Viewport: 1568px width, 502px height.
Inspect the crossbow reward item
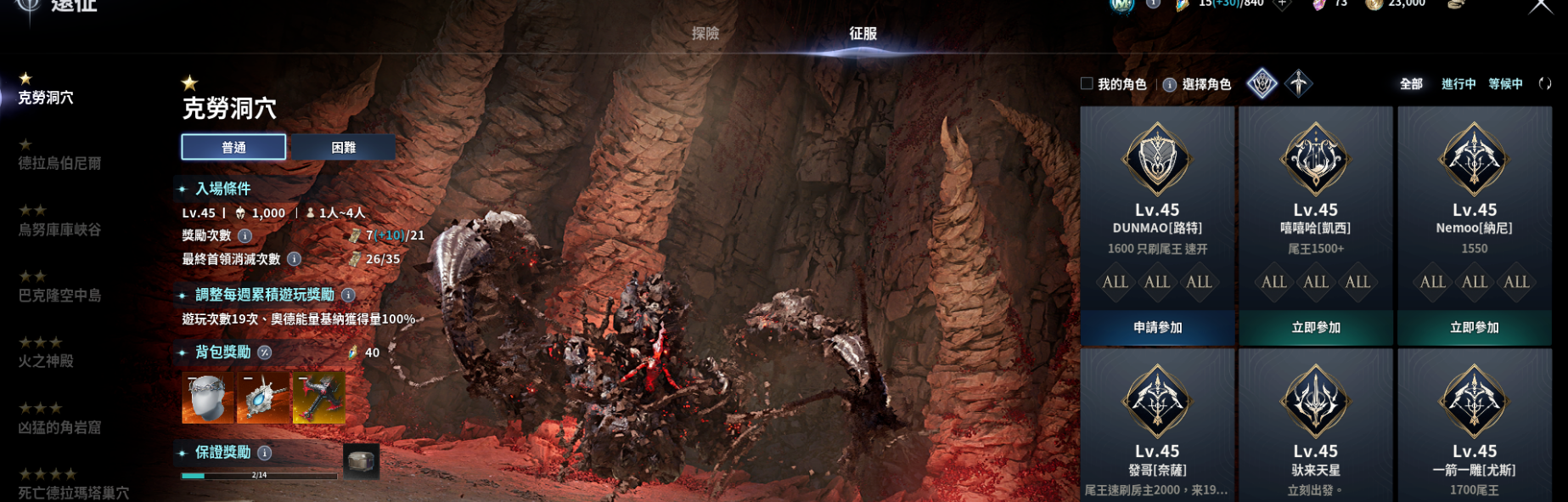(319, 398)
